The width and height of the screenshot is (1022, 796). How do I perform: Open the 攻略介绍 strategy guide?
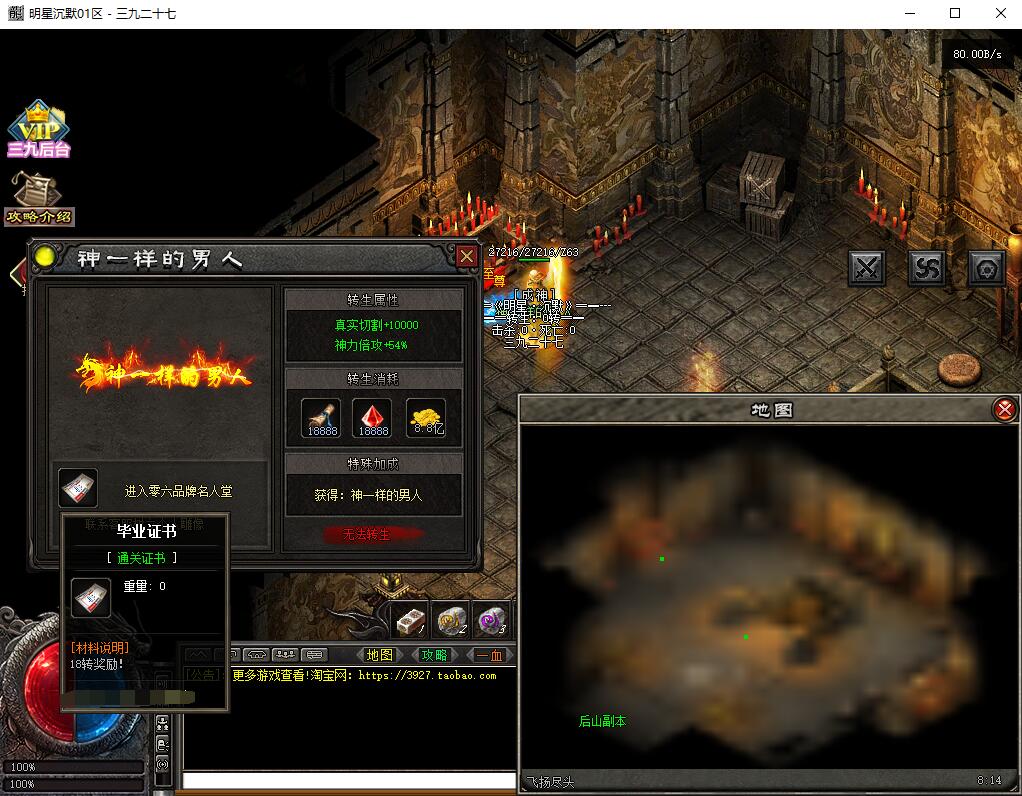pyautogui.click(x=39, y=199)
